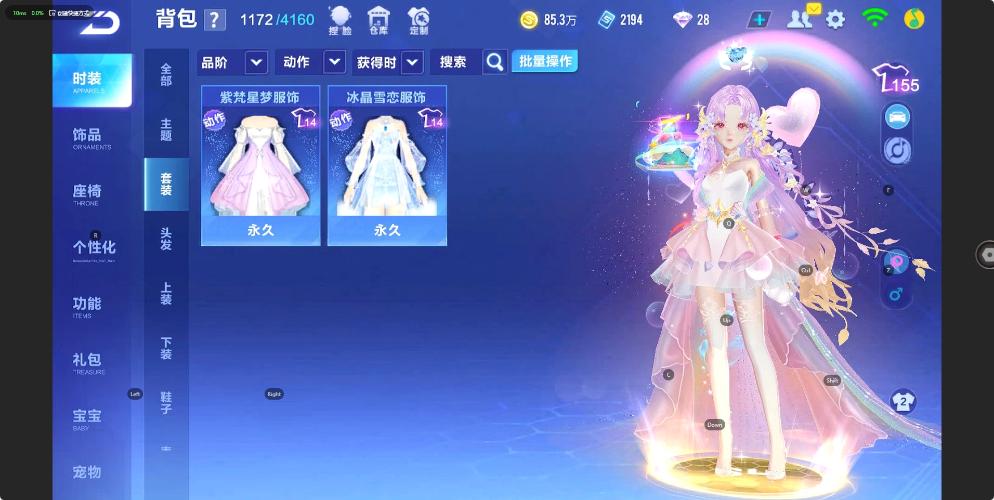Open the 个性化 personalization category
This screenshot has height=500, width=994.
click(93, 249)
